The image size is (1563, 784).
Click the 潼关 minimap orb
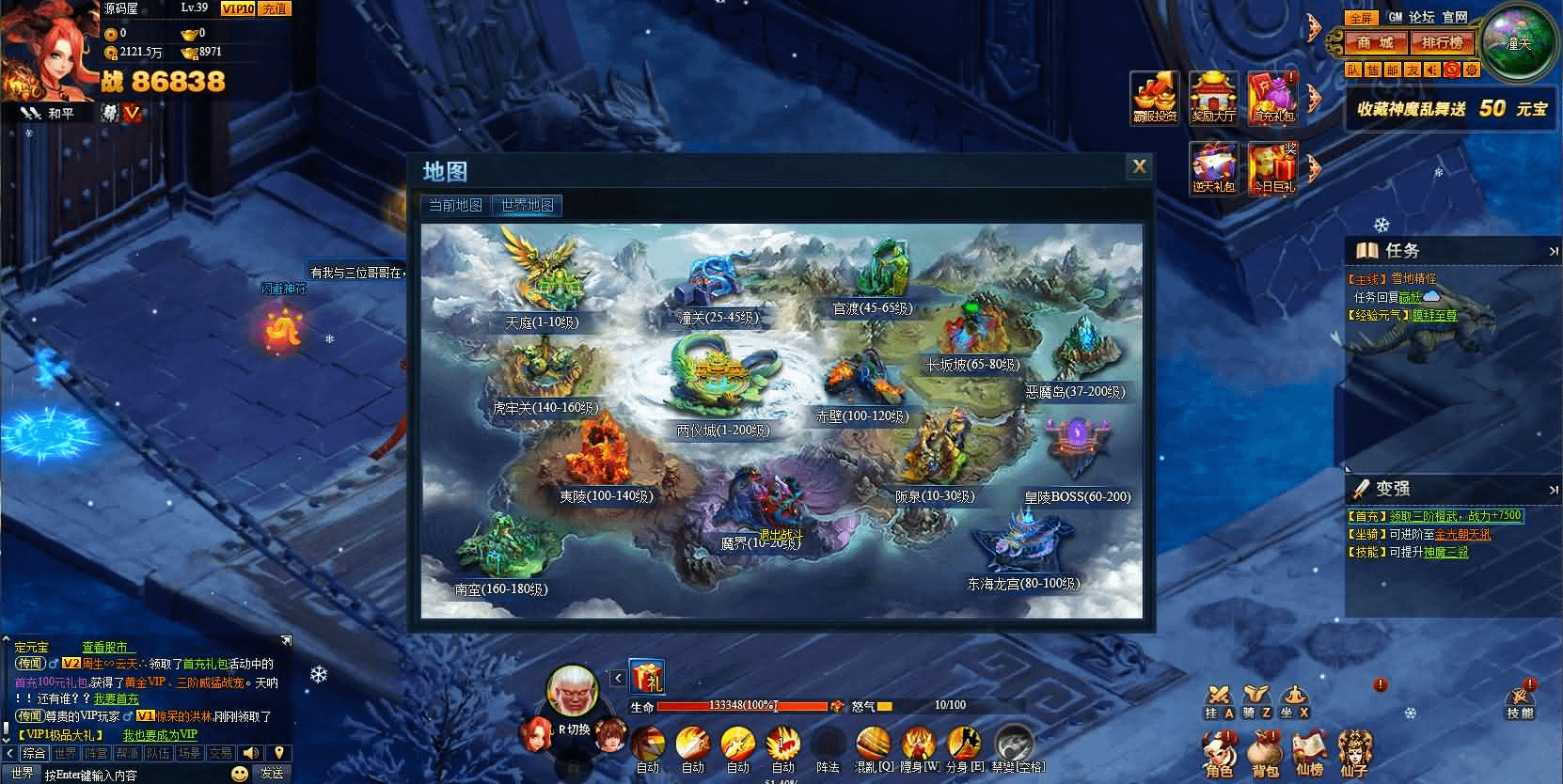(x=1517, y=43)
